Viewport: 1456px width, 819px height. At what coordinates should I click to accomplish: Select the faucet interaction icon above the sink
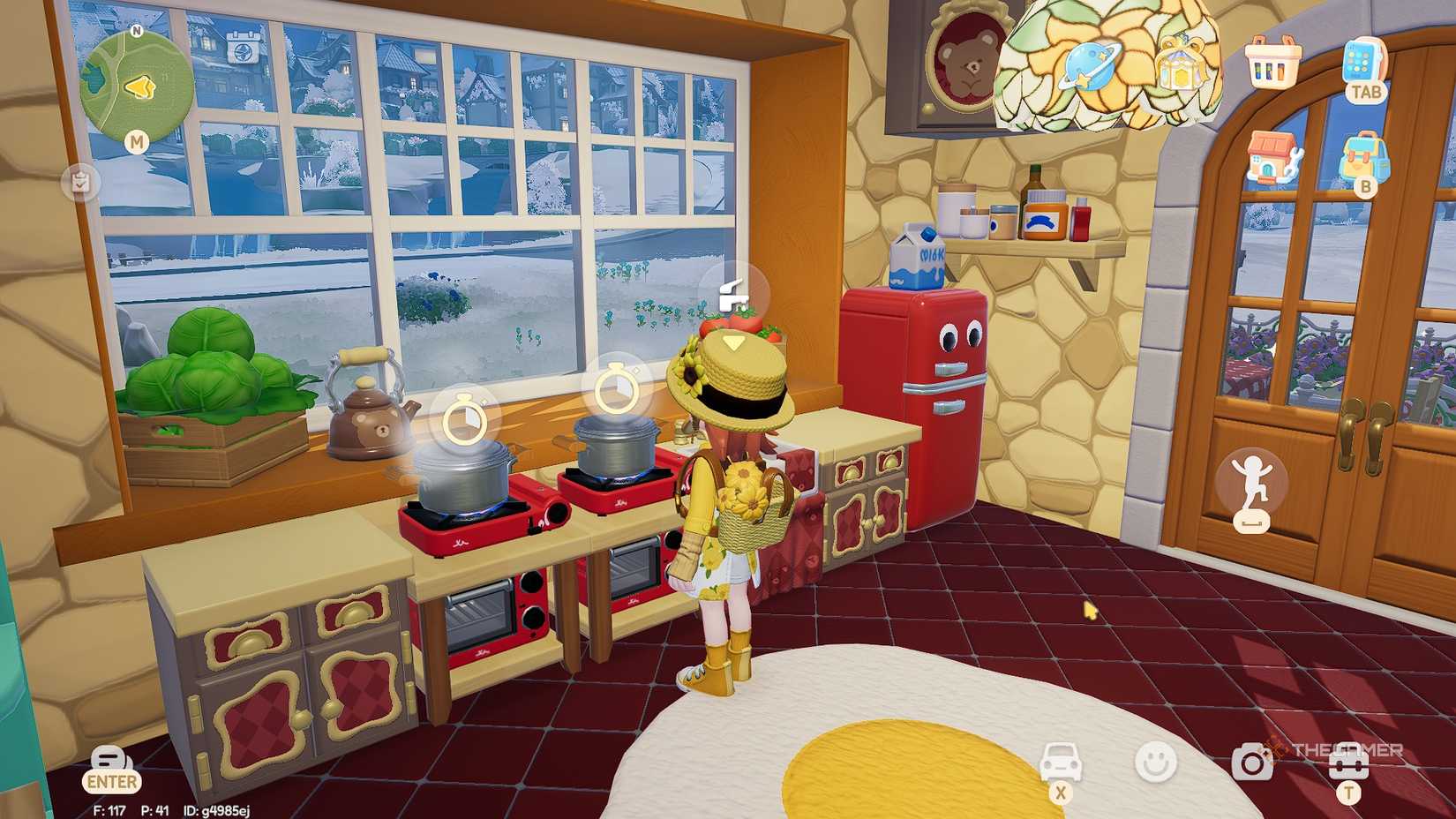(x=734, y=291)
